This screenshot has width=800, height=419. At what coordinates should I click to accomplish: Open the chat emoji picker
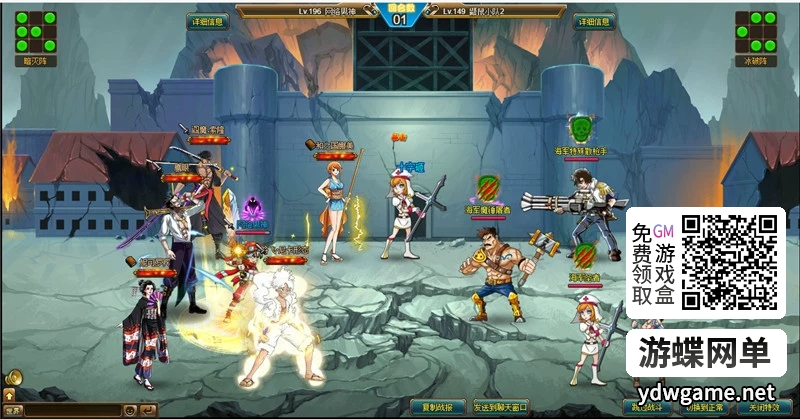pos(129,410)
